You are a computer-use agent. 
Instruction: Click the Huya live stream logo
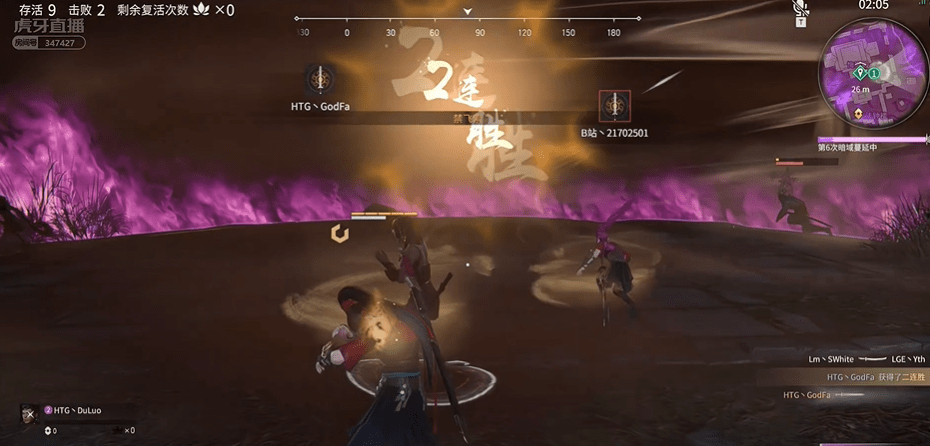click(48, 29)
